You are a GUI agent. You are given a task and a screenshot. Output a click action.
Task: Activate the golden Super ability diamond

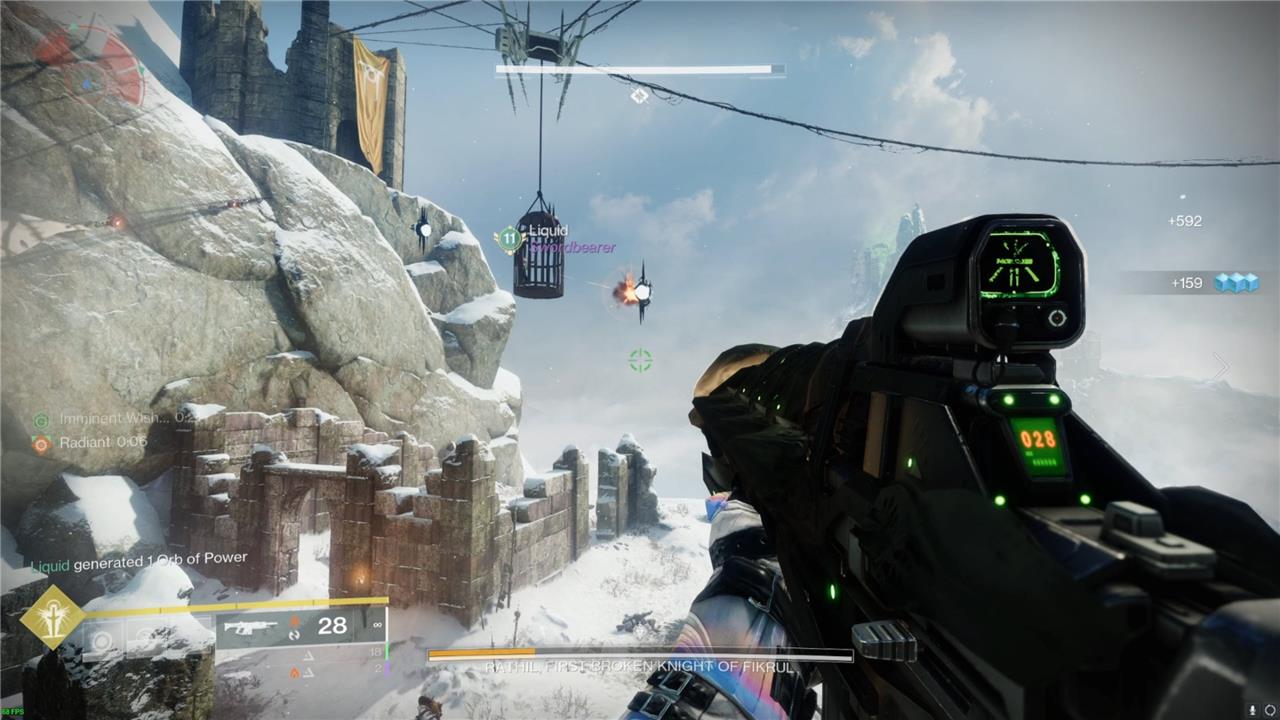point(52,617)
